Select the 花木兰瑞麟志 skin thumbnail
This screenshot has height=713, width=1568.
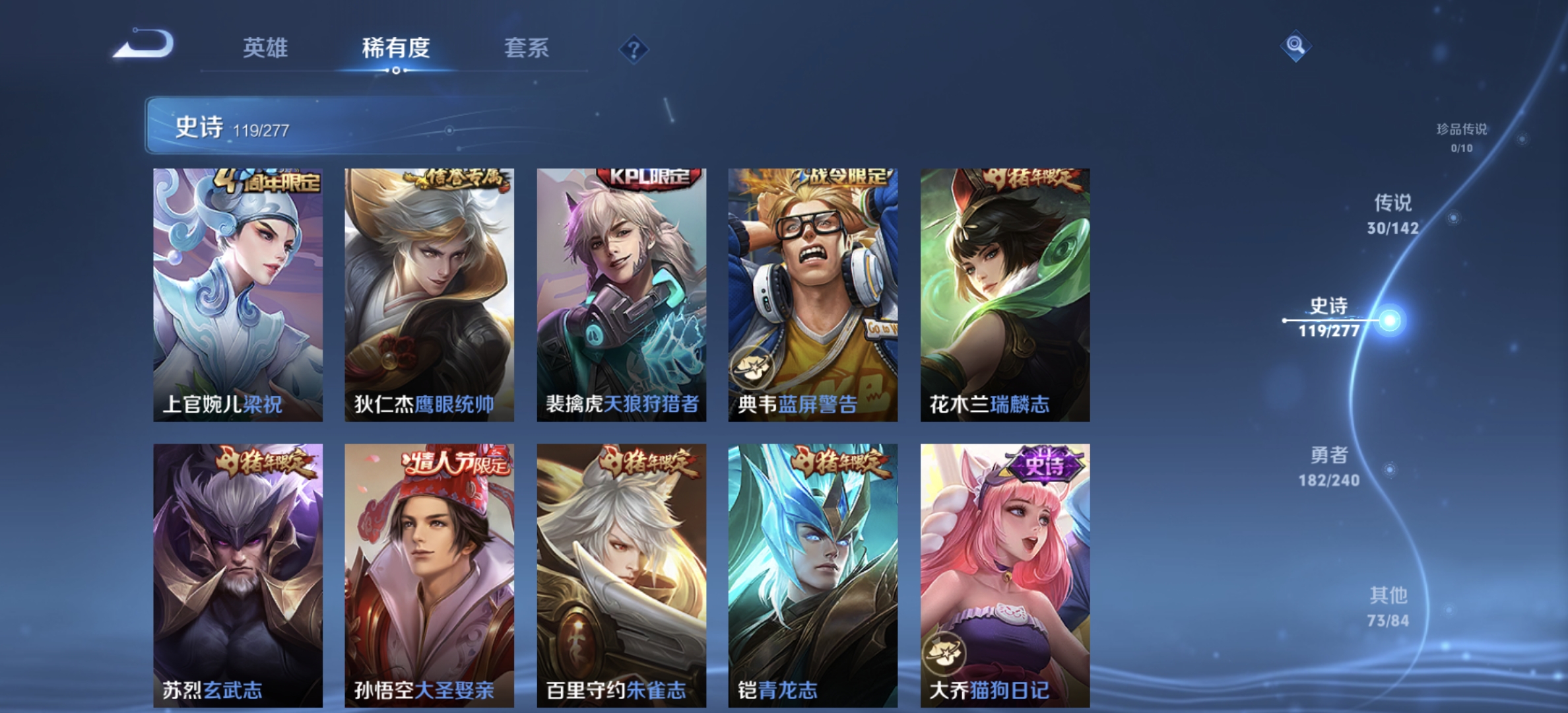(x=1004, y=290)
